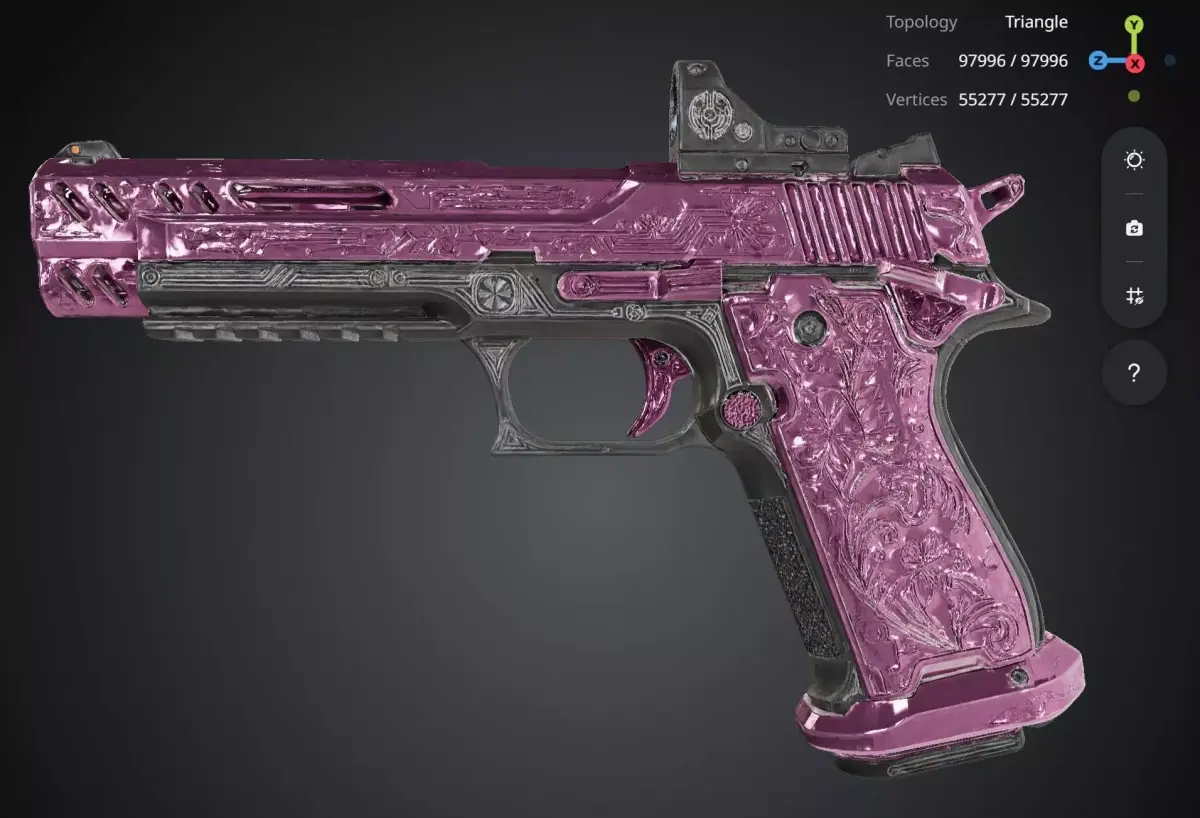Reset the view with the camera icon
Viewport: 1200px width, 818px height.
[x=1134, y=228]
